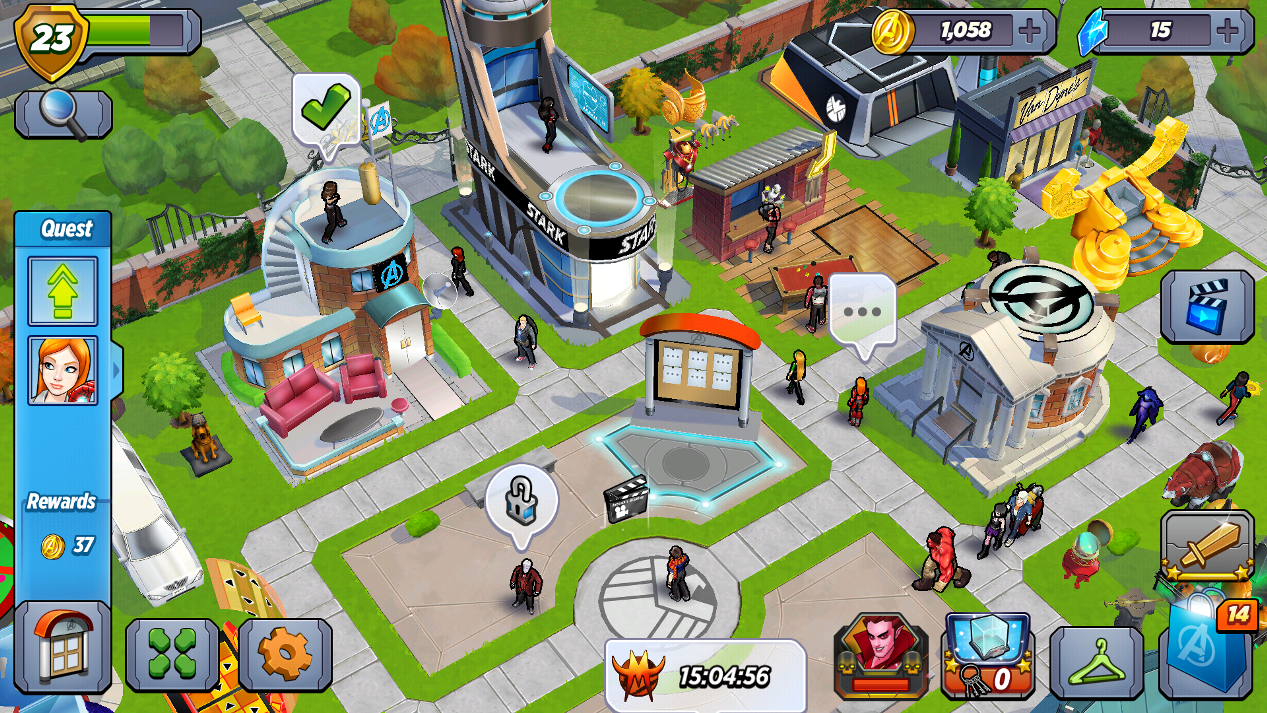The image size is (1267, 713).
Task: Tap the green four-arrows move button
Action: coord(172,655)
